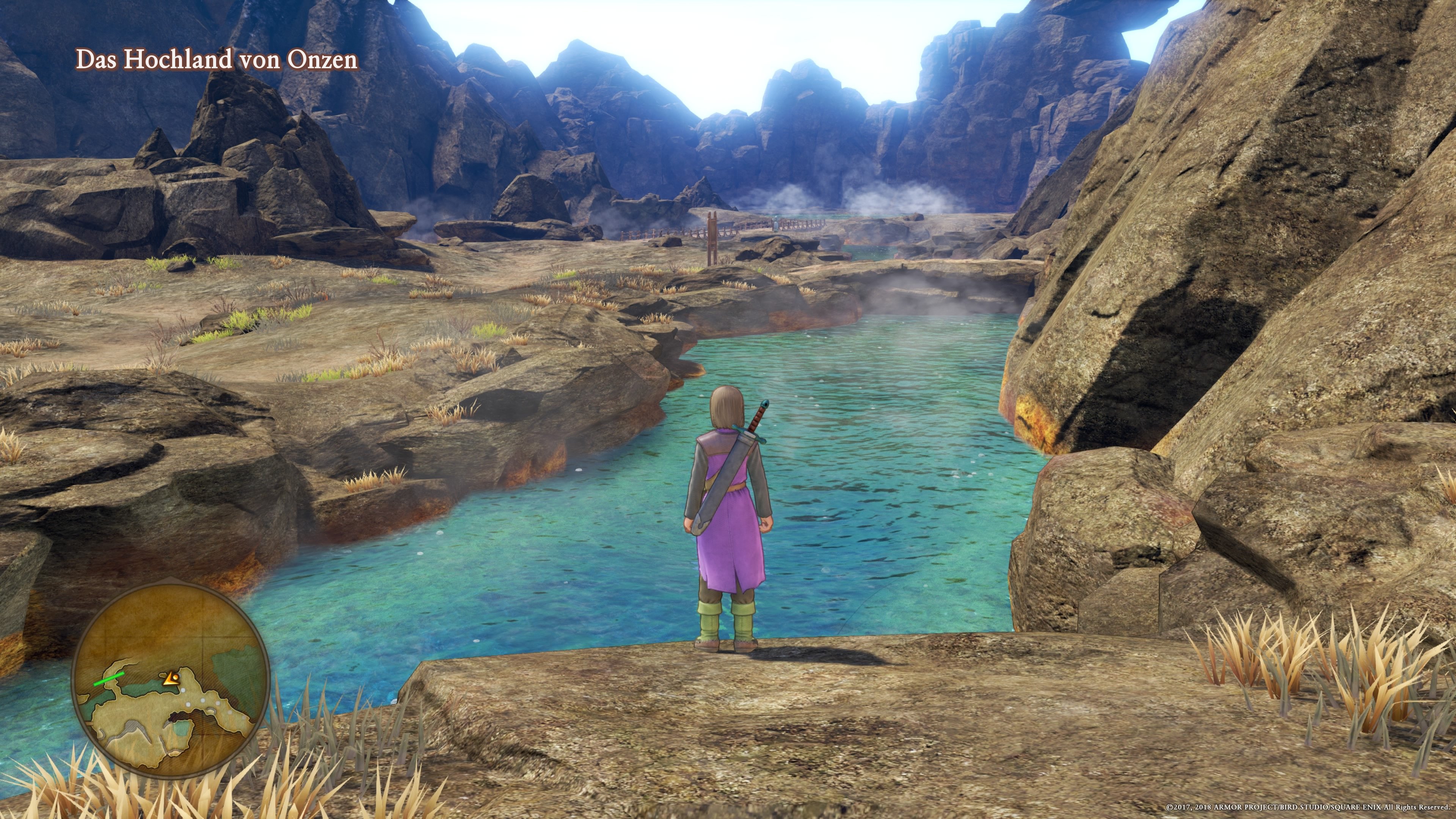Click the green path line on the minimap
The height and width of the screenshot is (819, 1456).
pyautogui.click(x=109, y=679)
